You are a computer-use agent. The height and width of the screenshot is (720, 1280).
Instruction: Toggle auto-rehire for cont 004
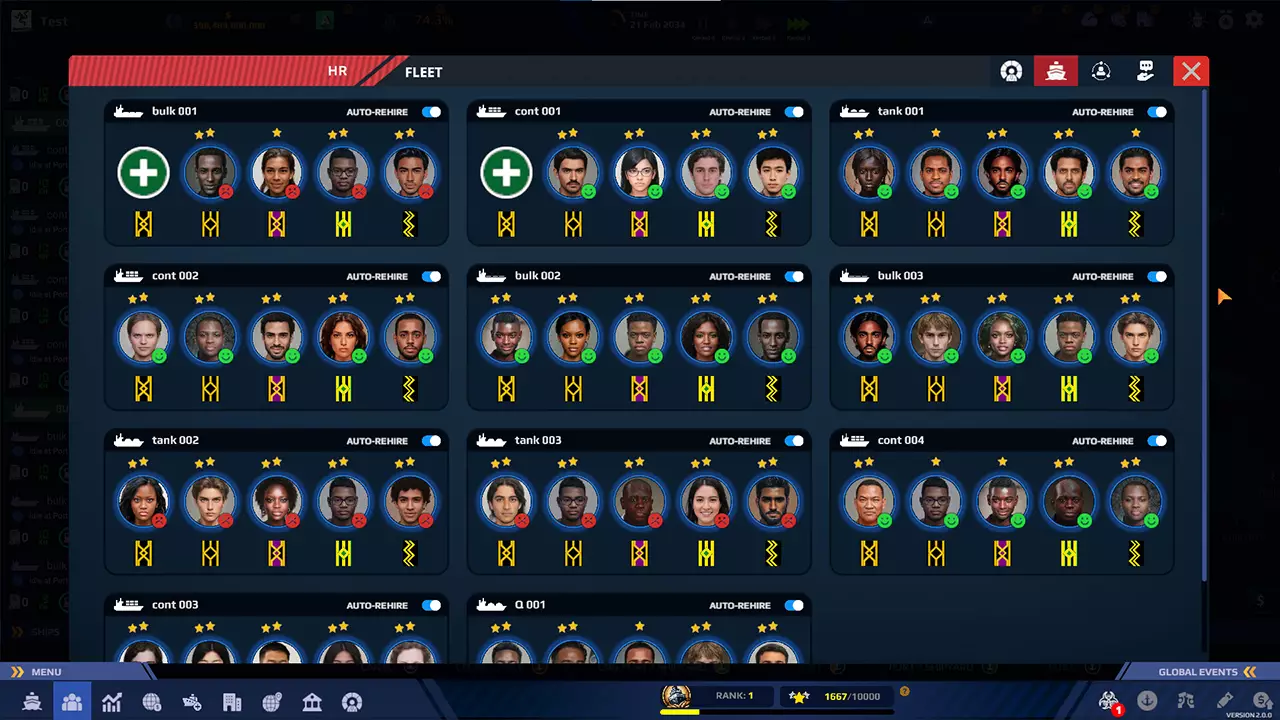click(1157, 441)
